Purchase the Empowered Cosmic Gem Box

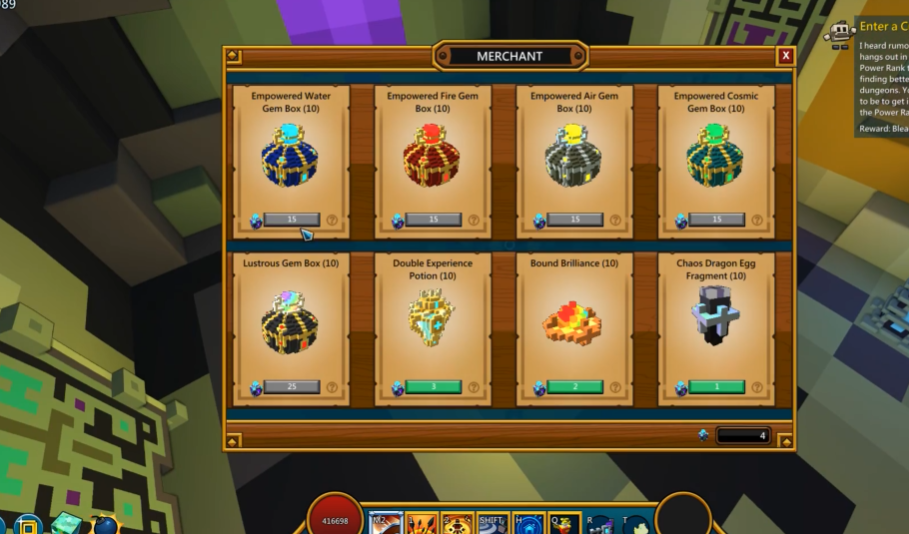pos(717,220)
